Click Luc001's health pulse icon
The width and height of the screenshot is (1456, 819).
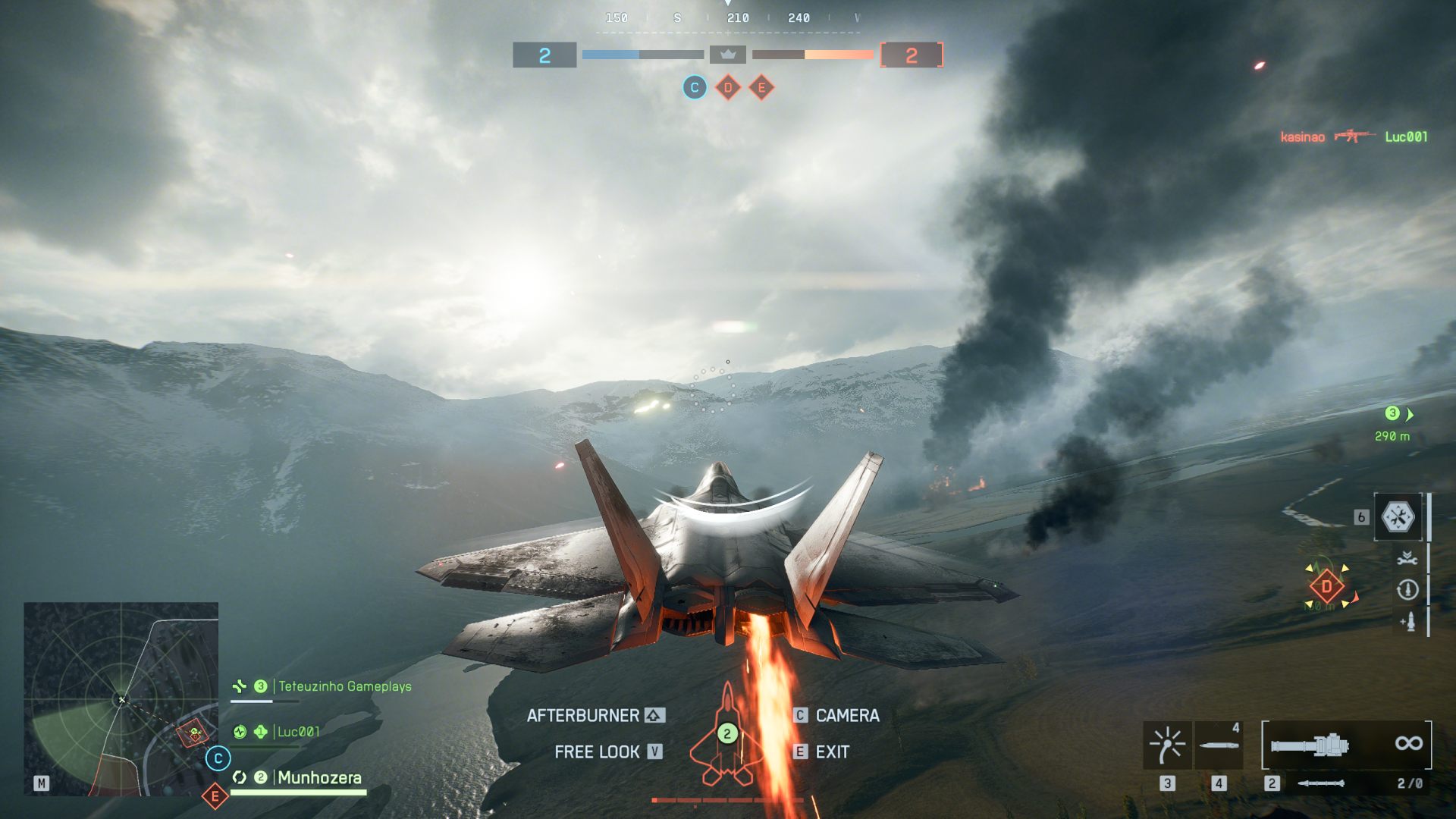240,733
